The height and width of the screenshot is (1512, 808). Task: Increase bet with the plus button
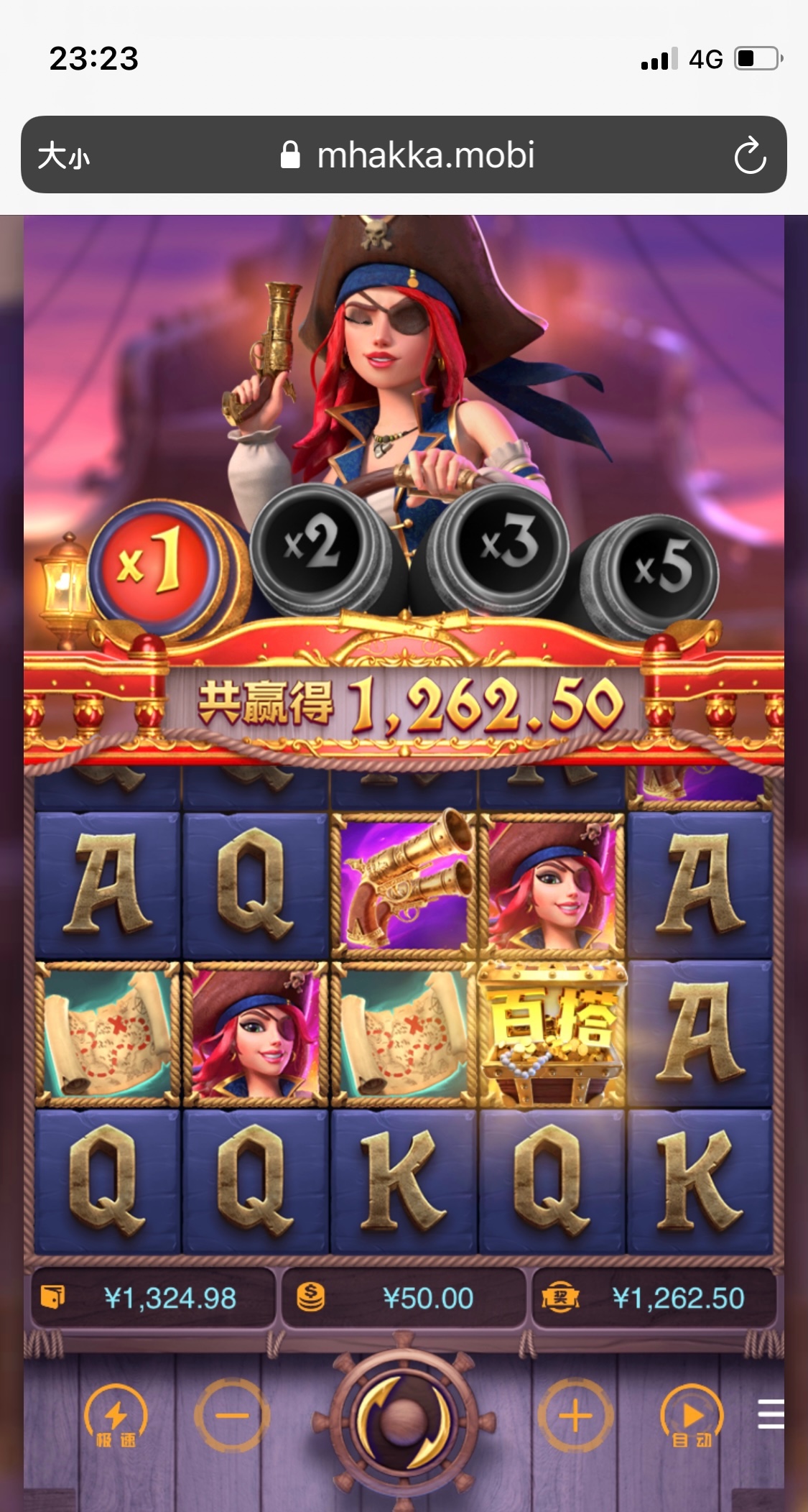[x=575, y=1416]
